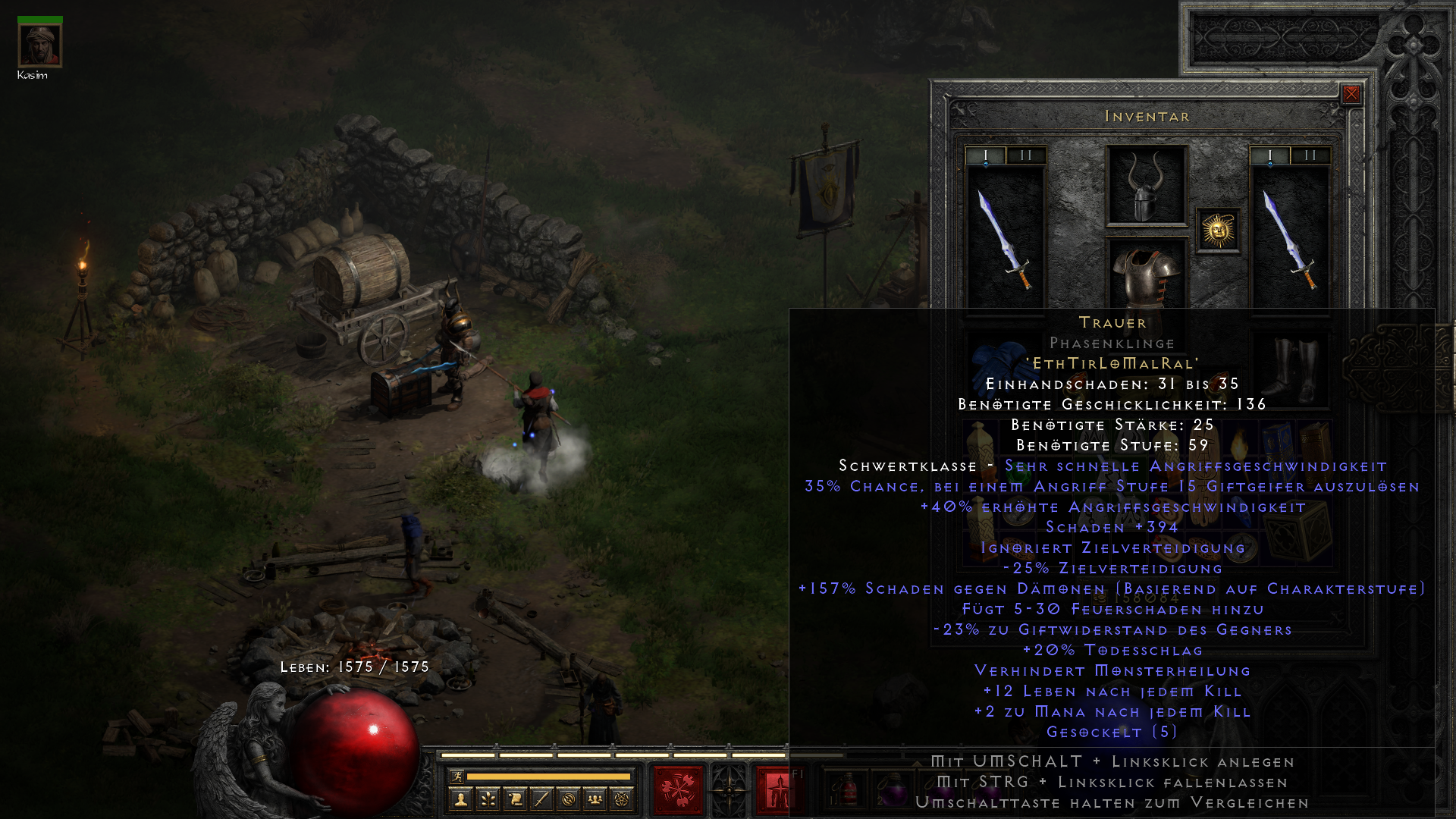The height and width of the screenshot is (819, 1456).
Task: Click the yellow stamina bar
Action: coord(548,777)
